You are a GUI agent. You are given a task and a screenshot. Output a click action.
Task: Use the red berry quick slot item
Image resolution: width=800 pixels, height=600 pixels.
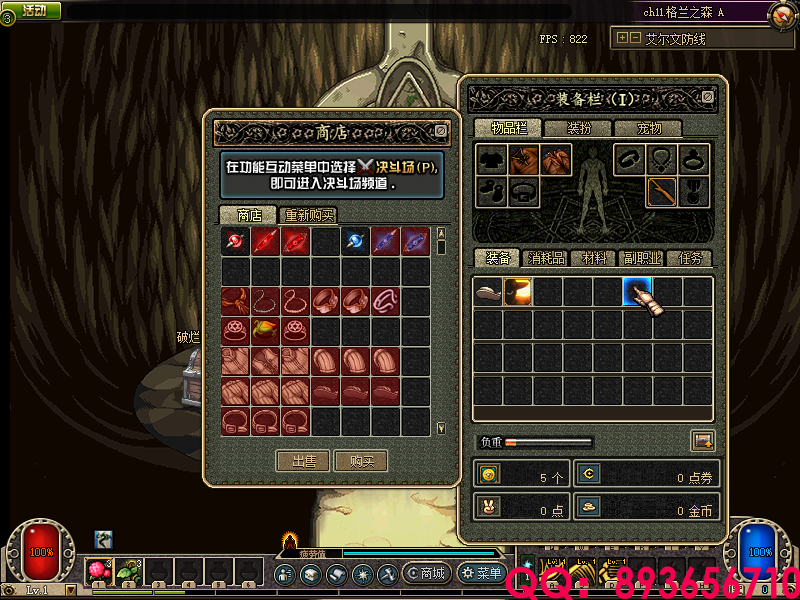click(x=98, y=571)
